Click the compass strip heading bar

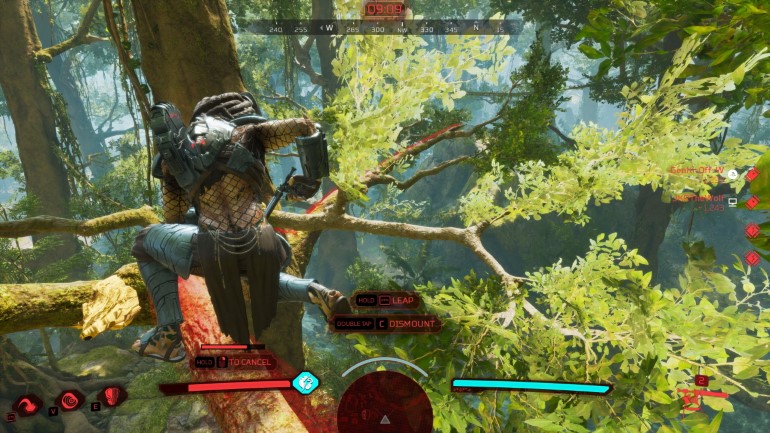385,29
